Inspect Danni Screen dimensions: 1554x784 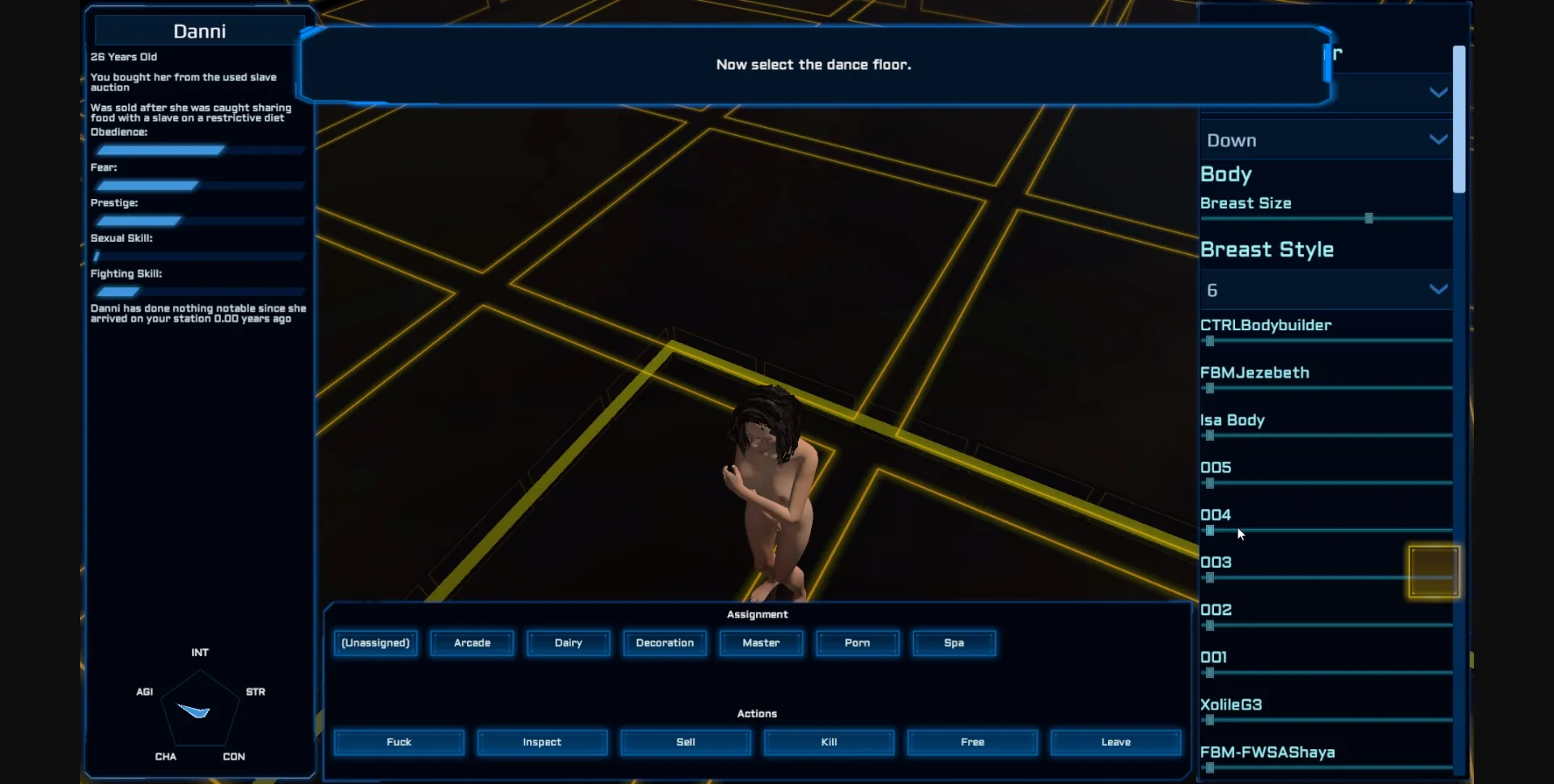541,742
